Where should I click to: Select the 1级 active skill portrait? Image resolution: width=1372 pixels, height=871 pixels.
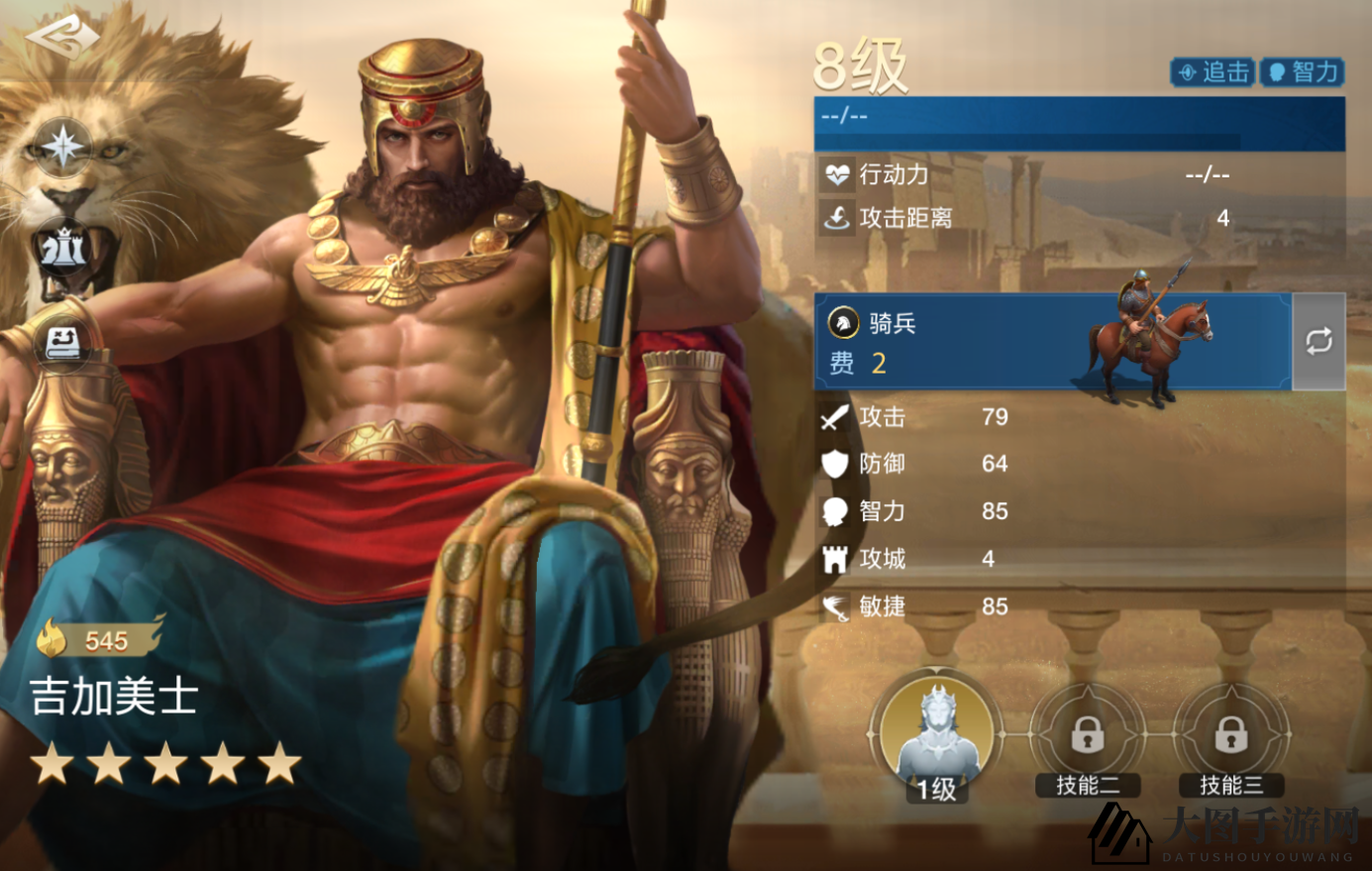coord(936,731)
